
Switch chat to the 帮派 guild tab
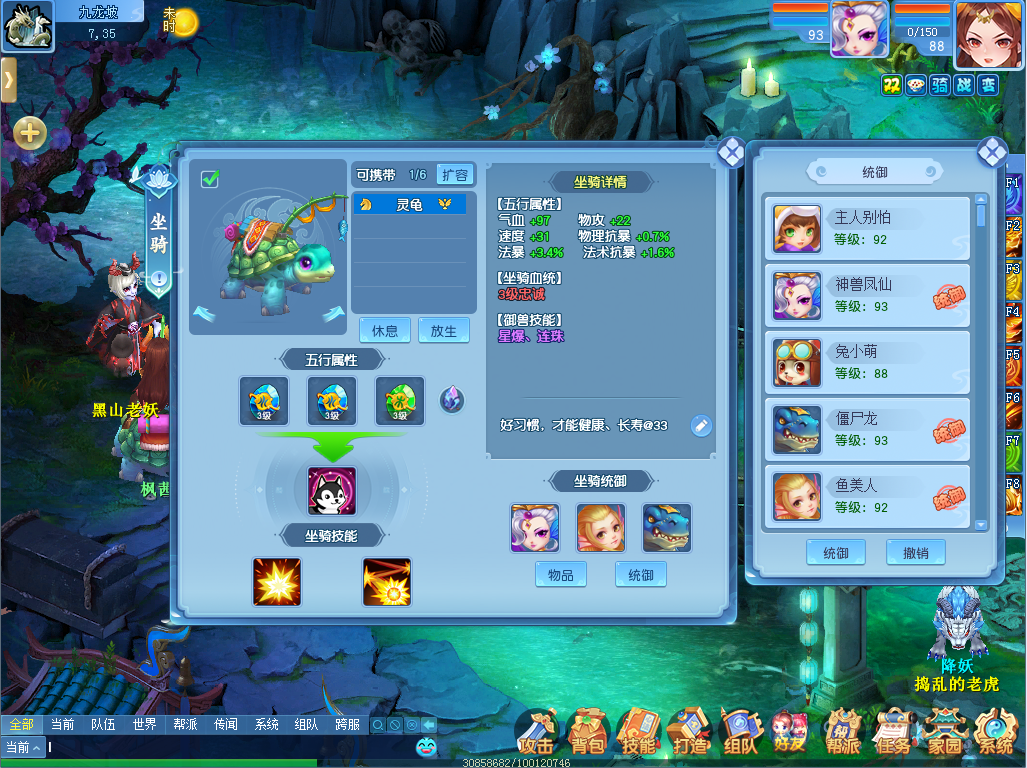pyautogui.click(x=185, y=724)
